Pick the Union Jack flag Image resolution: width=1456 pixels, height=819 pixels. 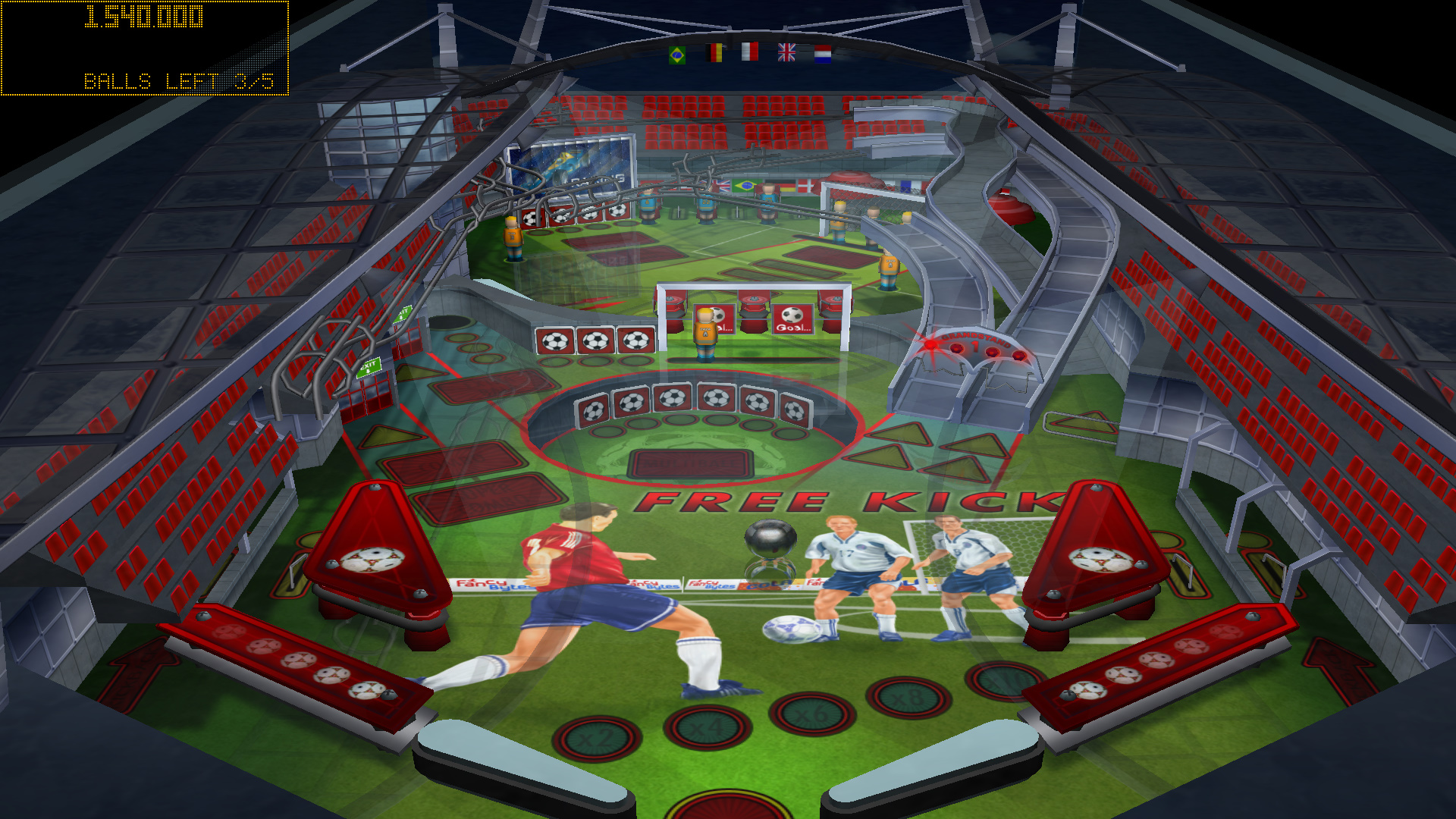click(x=786, y=52)
